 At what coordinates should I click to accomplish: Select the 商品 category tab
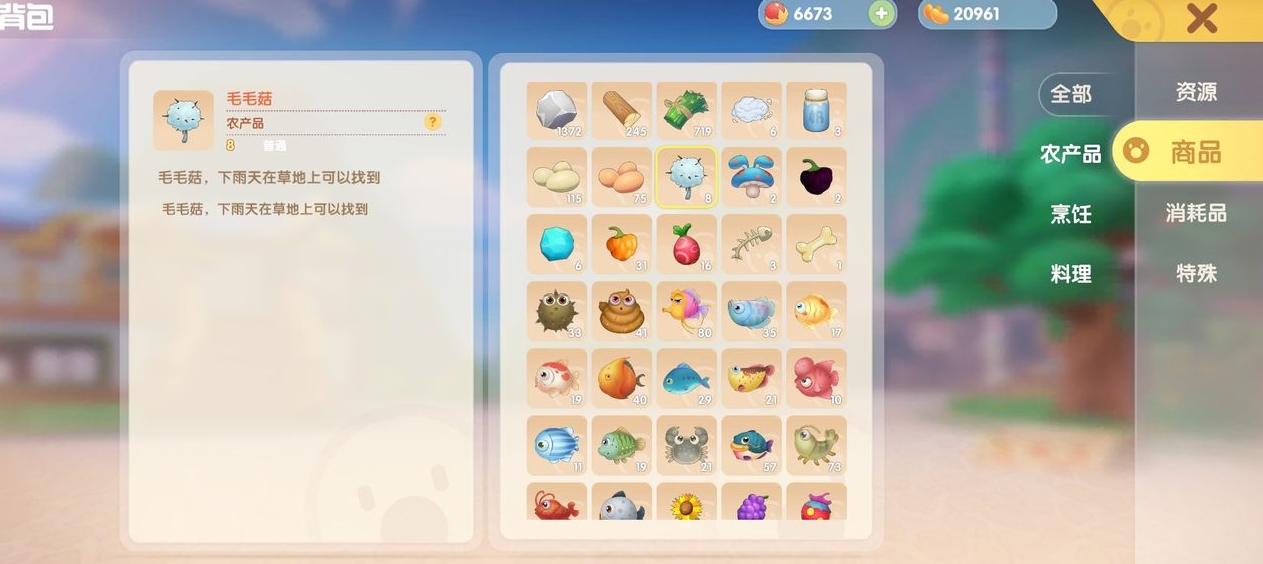tap(1195, 152)
